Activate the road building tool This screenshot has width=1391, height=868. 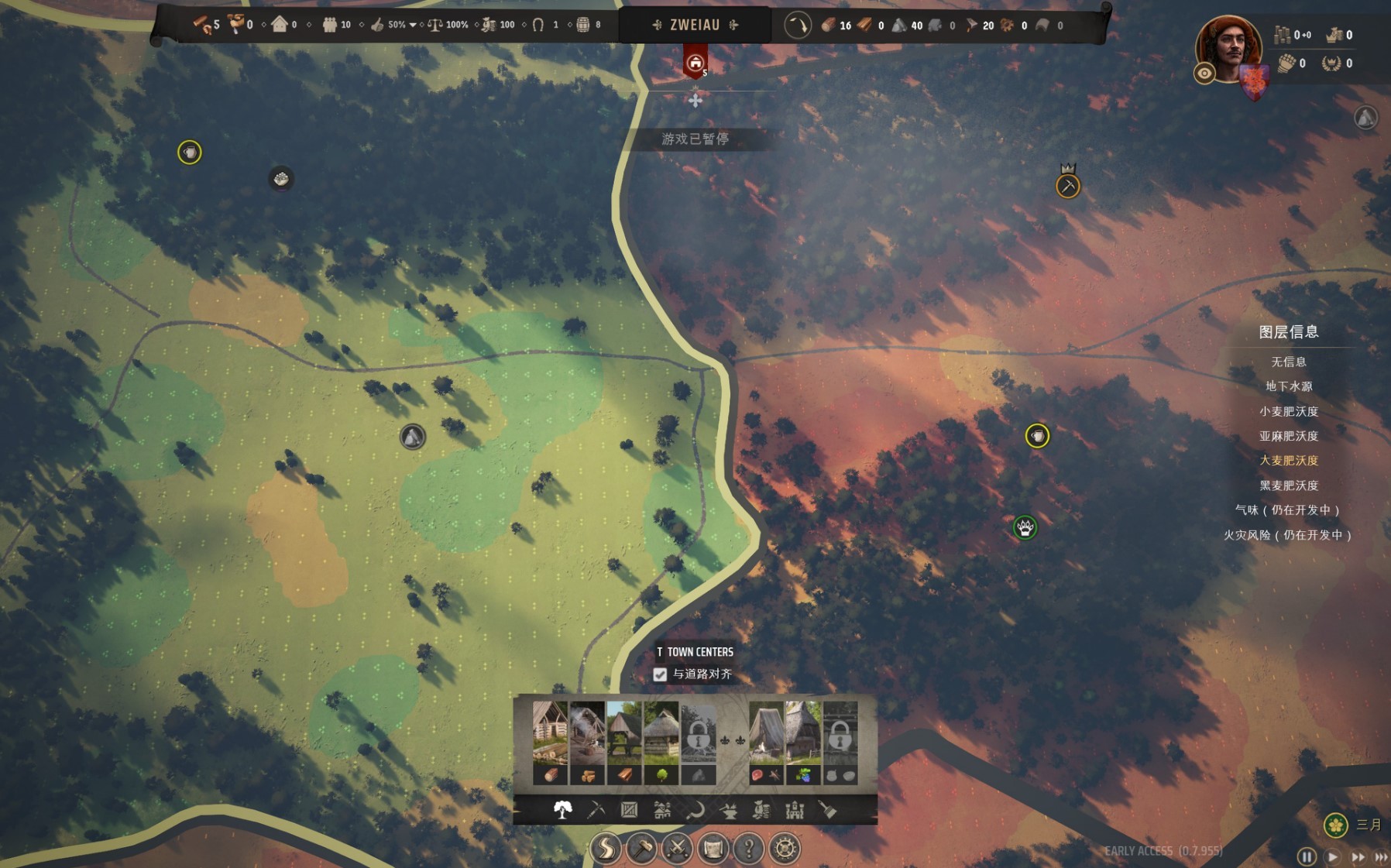[x=606, y=849]
